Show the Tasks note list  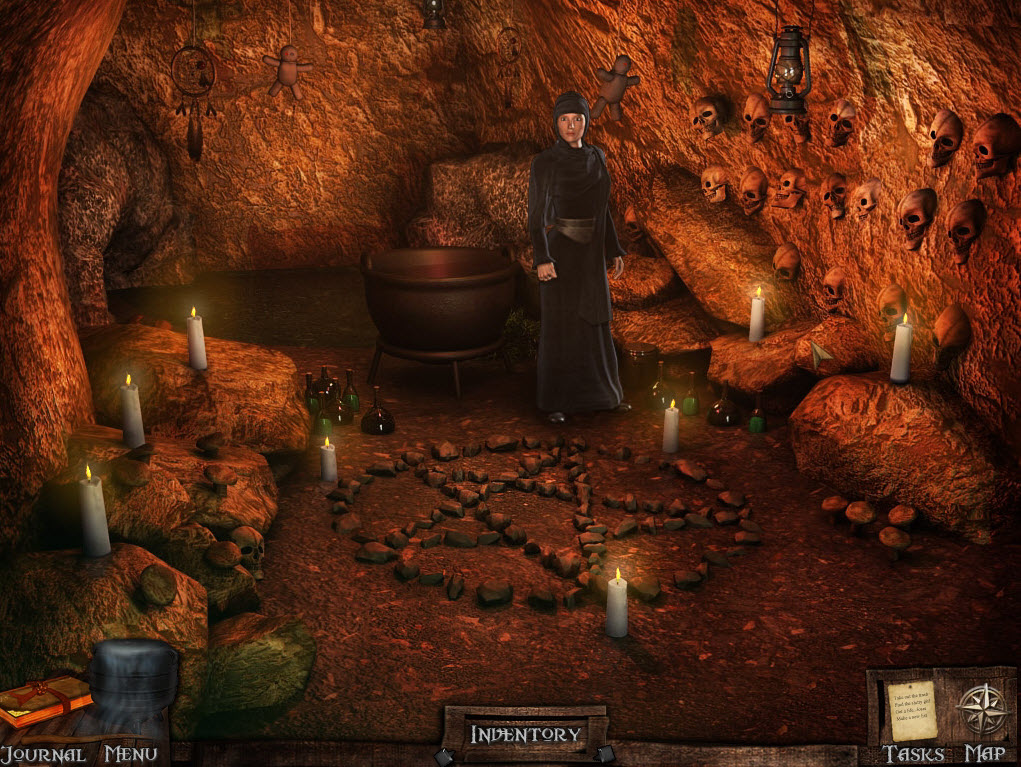[913, 711]
